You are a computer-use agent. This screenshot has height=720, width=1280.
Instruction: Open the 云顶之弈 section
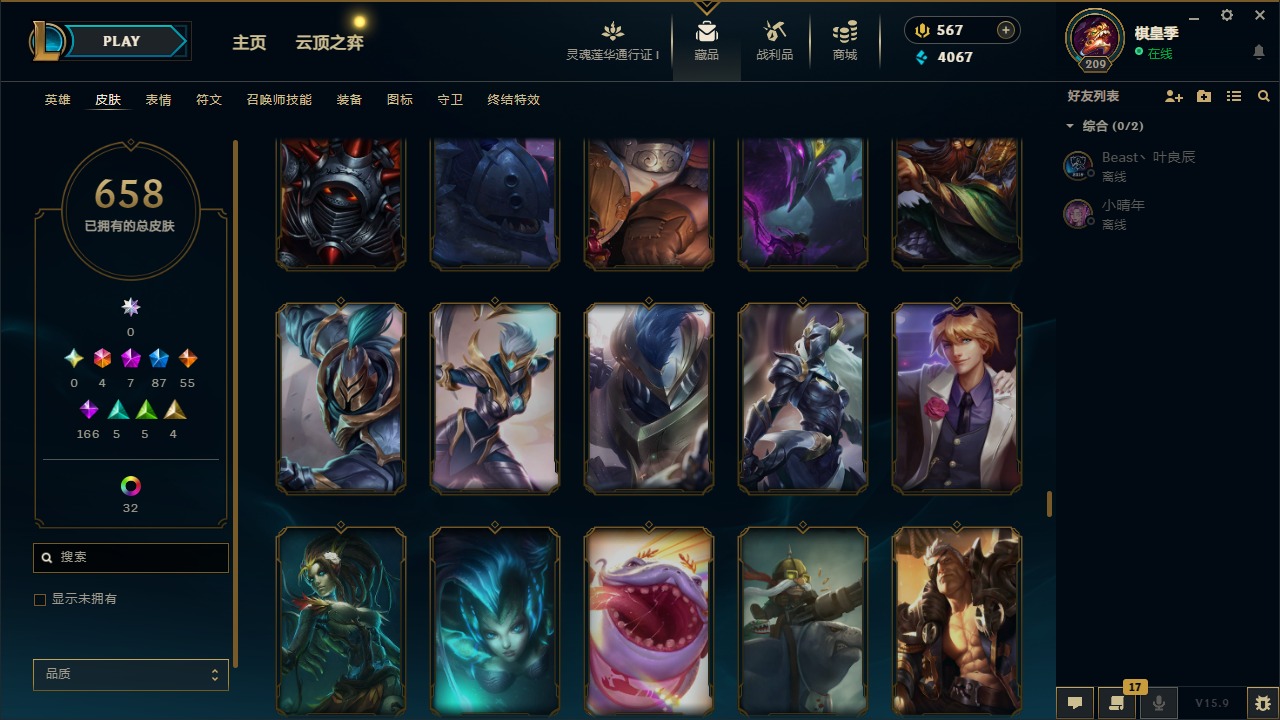coord(329,42)
